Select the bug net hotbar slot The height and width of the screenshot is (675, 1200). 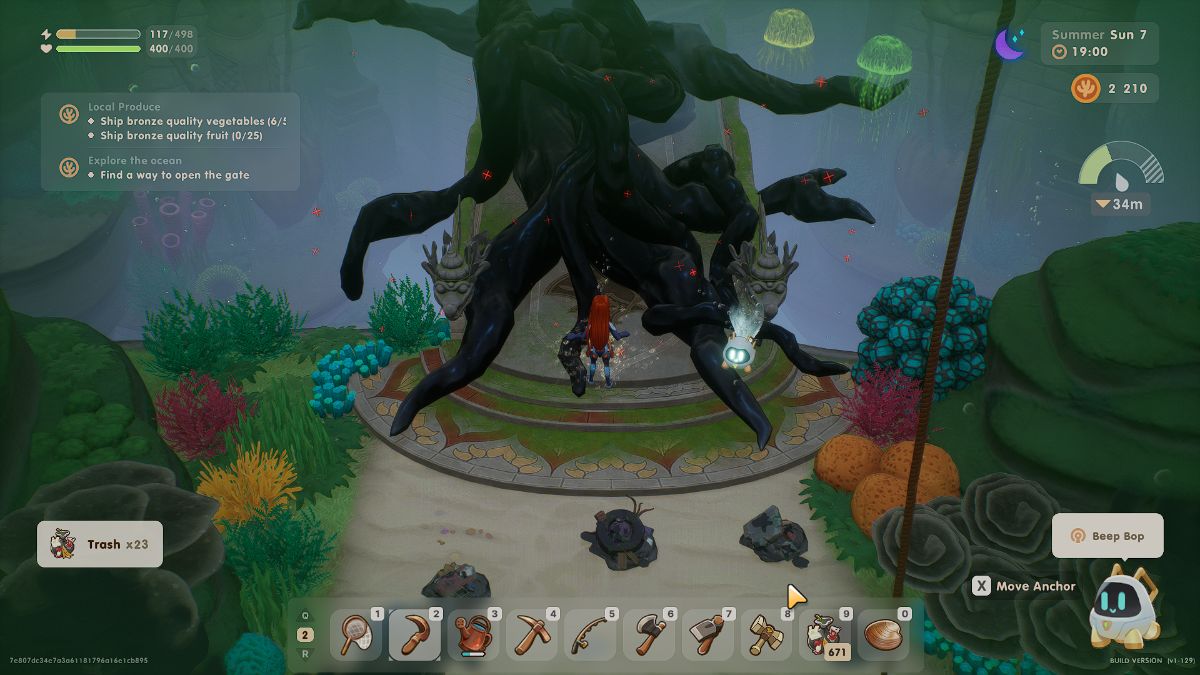[x=355, y=635]
